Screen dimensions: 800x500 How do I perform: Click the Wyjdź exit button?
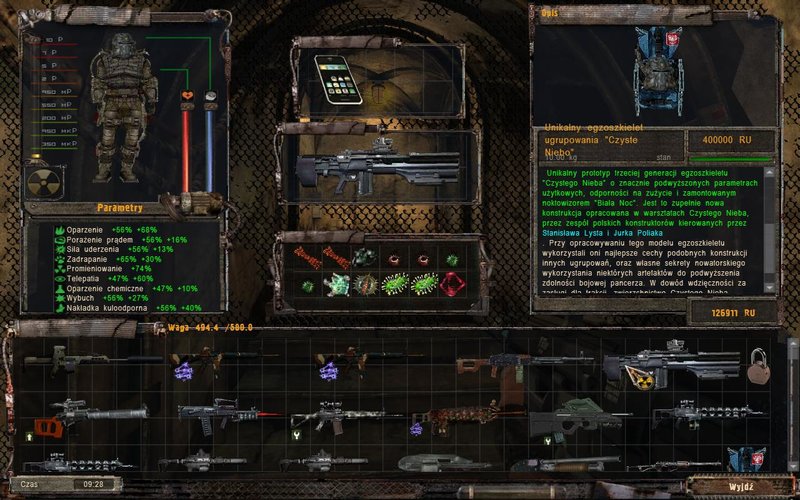tap(739, 484)
